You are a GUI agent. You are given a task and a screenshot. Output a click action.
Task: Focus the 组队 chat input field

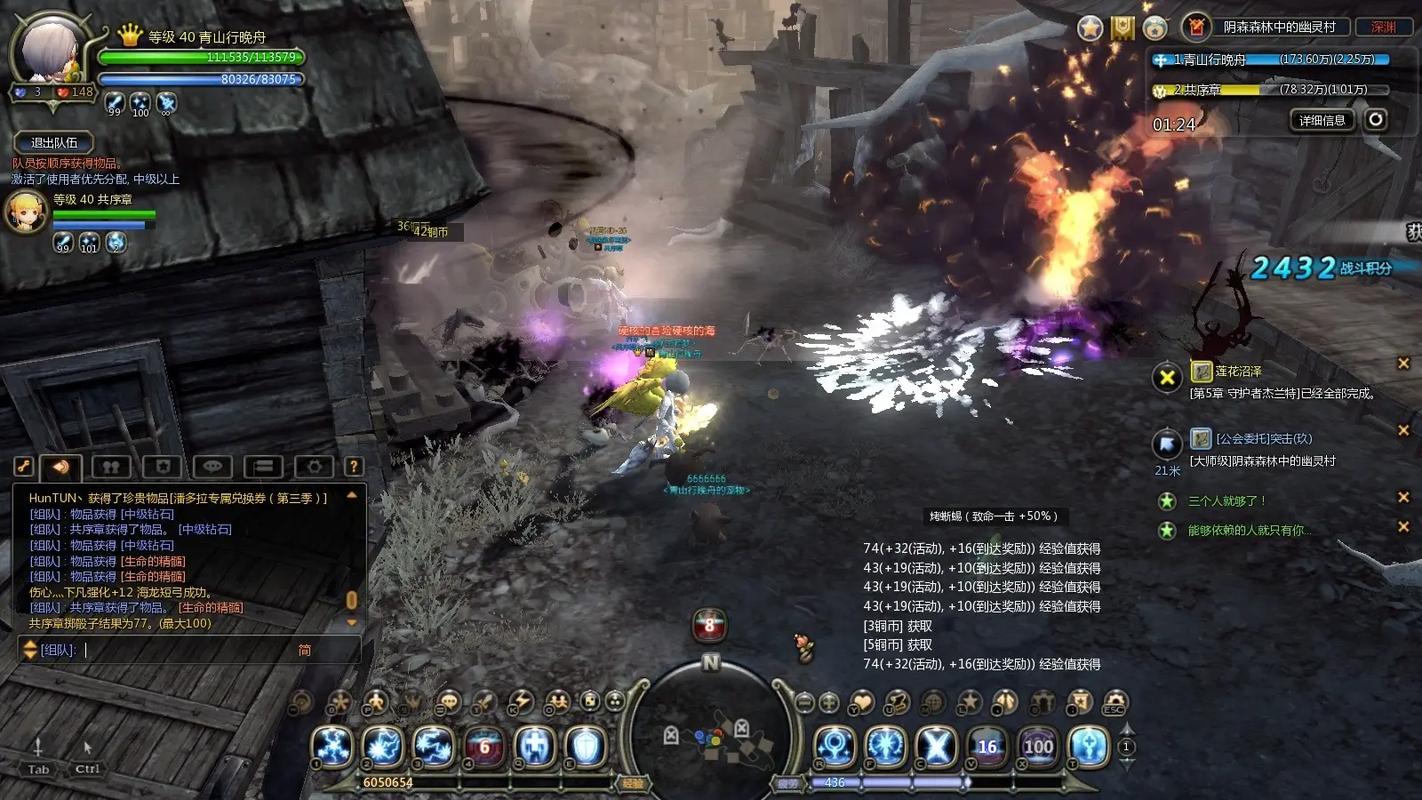tap(190, 650)
